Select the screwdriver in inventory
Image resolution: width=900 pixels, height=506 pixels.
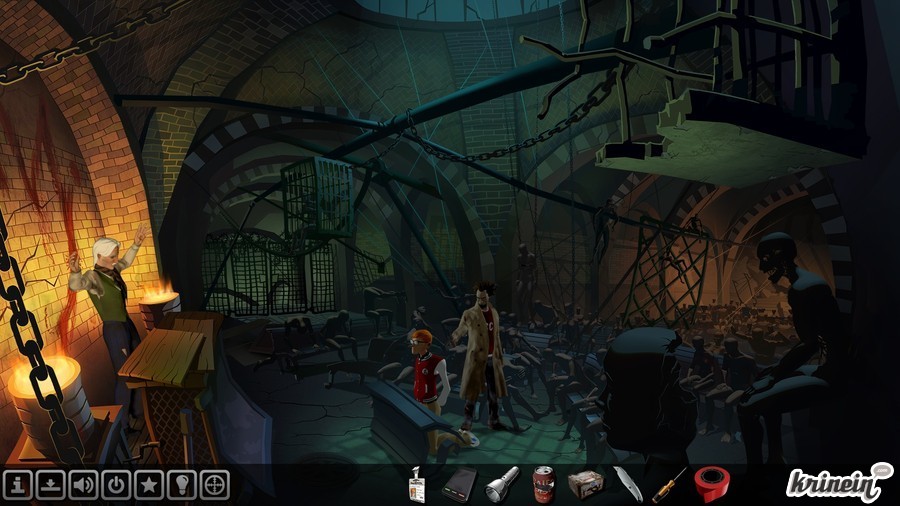(668, 485)
